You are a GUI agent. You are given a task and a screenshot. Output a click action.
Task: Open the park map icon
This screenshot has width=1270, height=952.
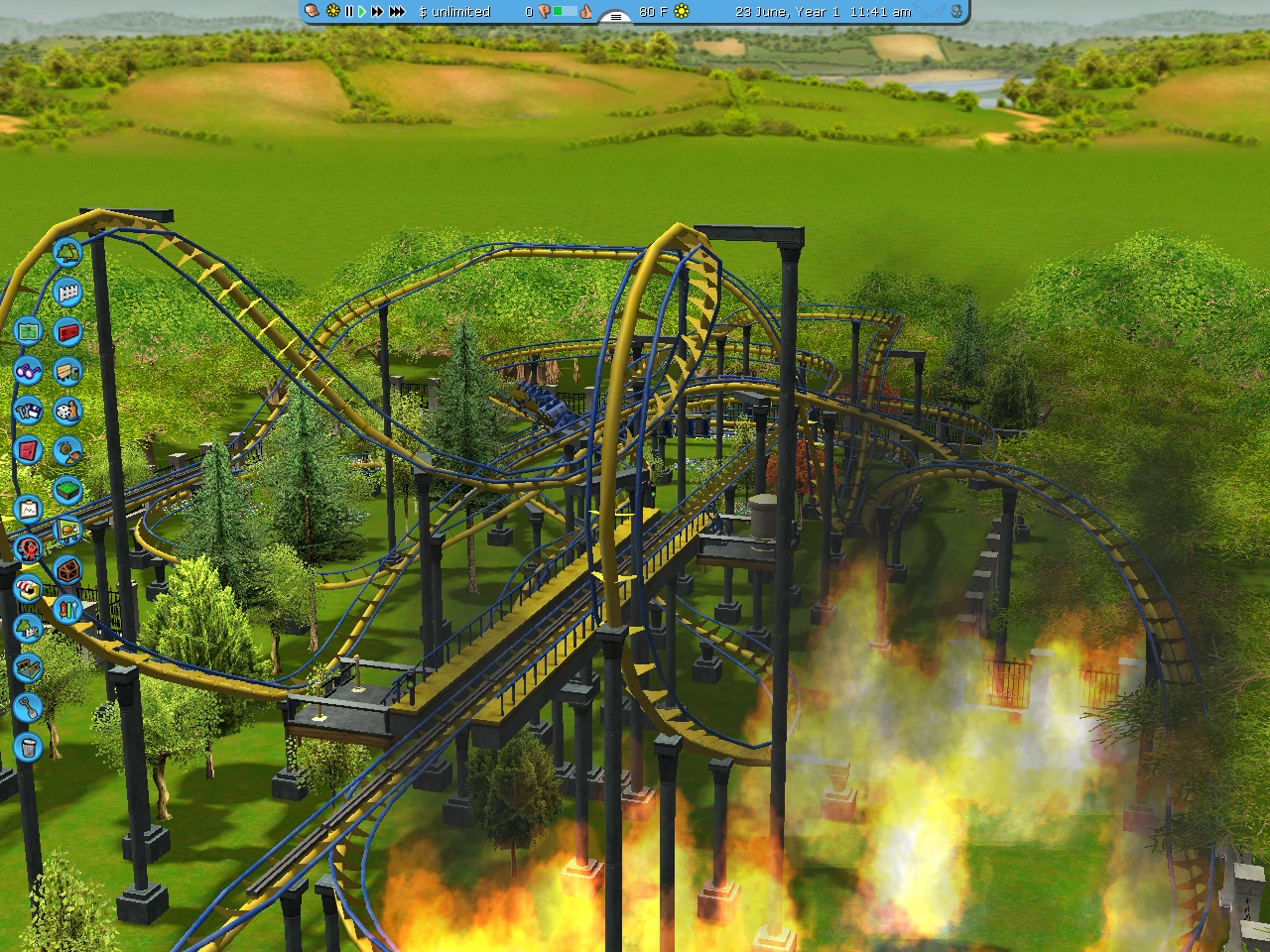click(x=28, y=330)
